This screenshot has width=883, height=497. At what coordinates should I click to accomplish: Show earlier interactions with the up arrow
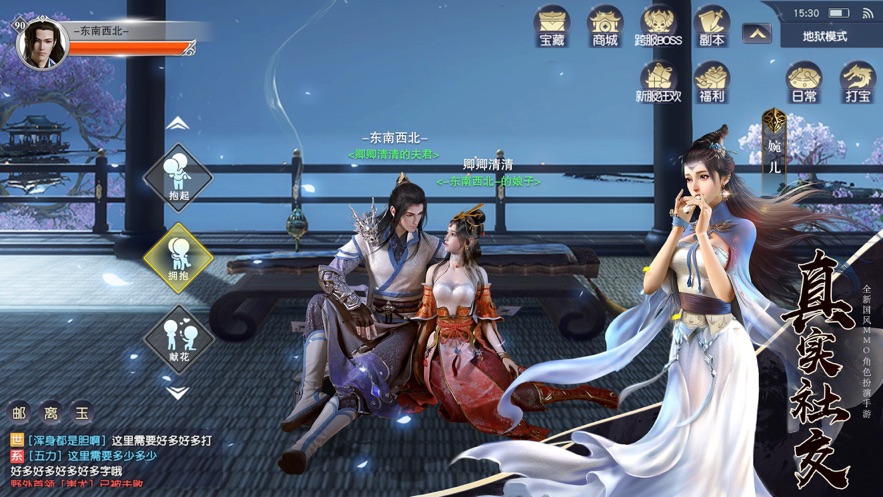coord(177,123)
